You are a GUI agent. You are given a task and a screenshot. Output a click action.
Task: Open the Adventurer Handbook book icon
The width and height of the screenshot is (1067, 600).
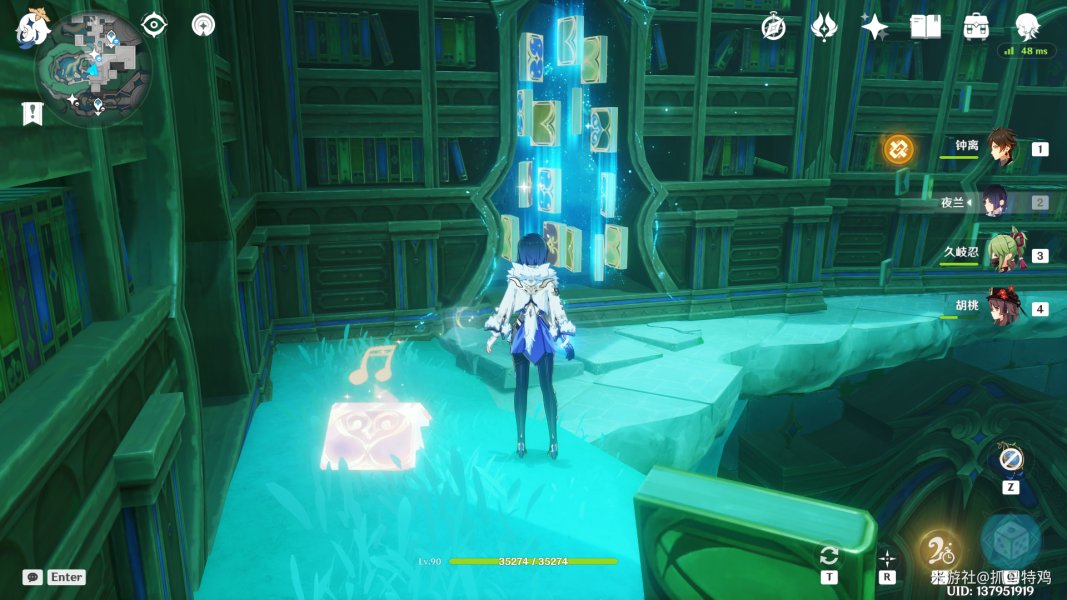click(x=925, y=27)
